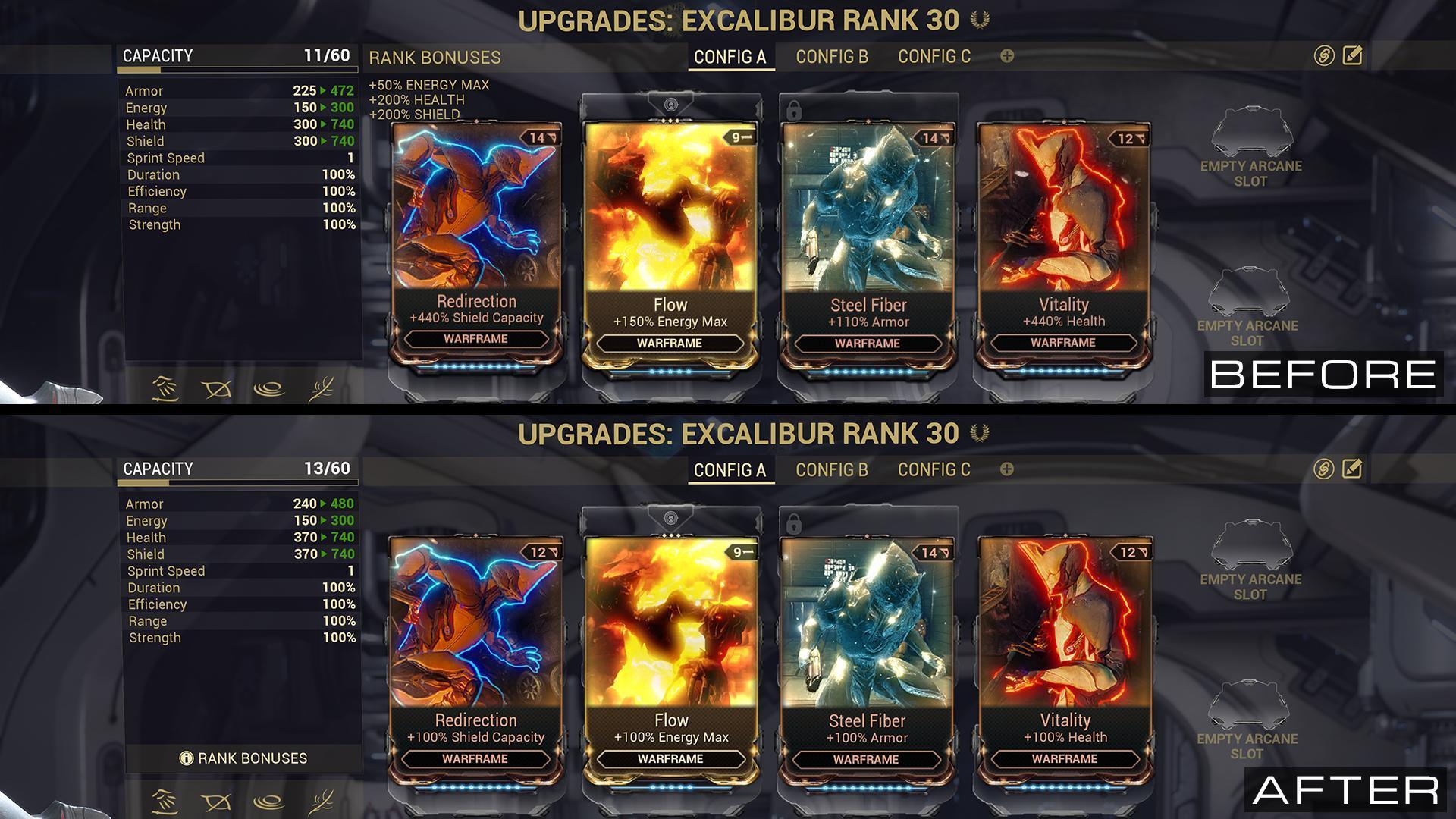Click the Empty Arcane Slot
Viewport: 1456px width, 819px height.
pos(1252,148)
